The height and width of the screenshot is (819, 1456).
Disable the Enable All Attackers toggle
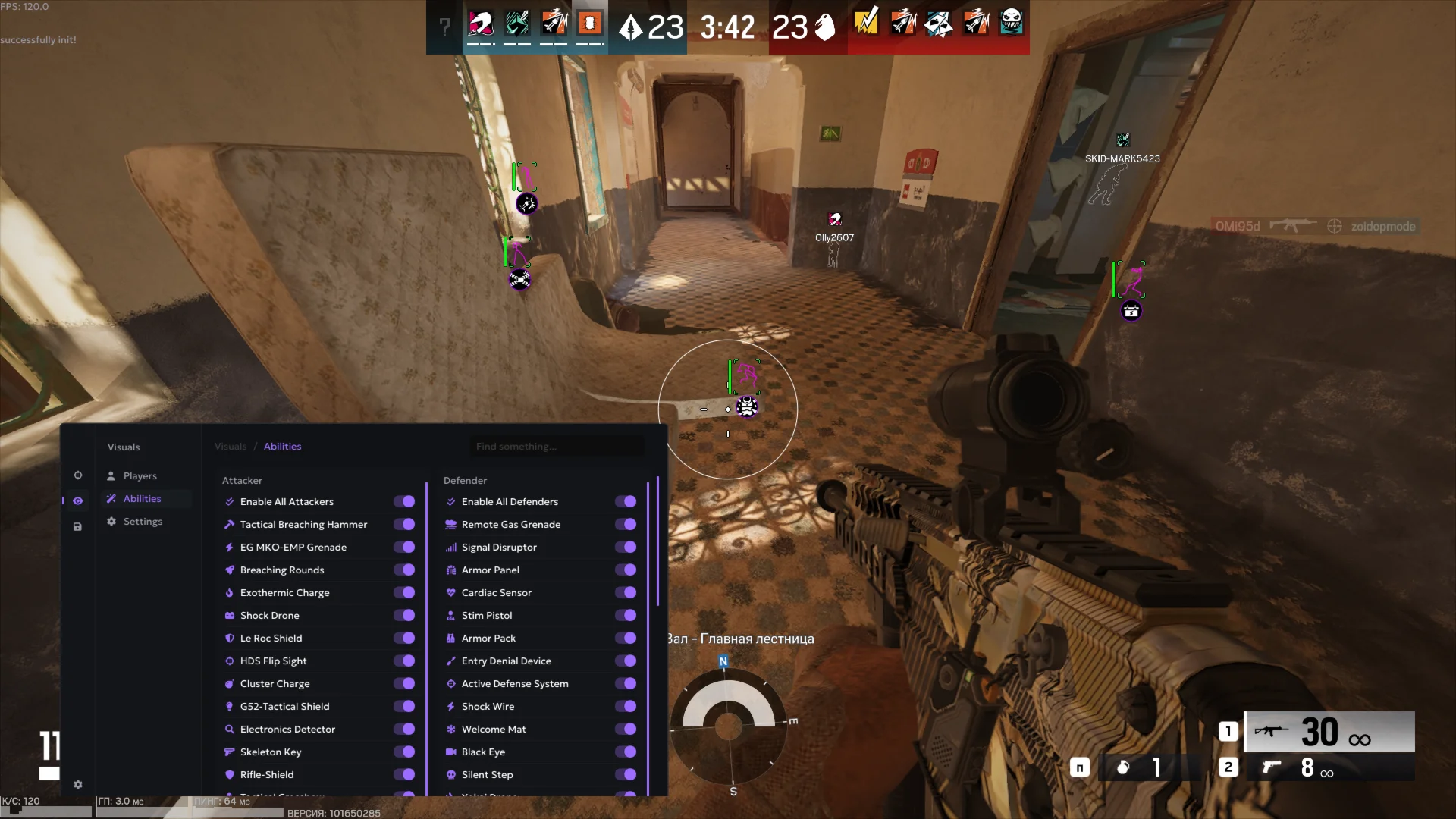click(404, 501)
